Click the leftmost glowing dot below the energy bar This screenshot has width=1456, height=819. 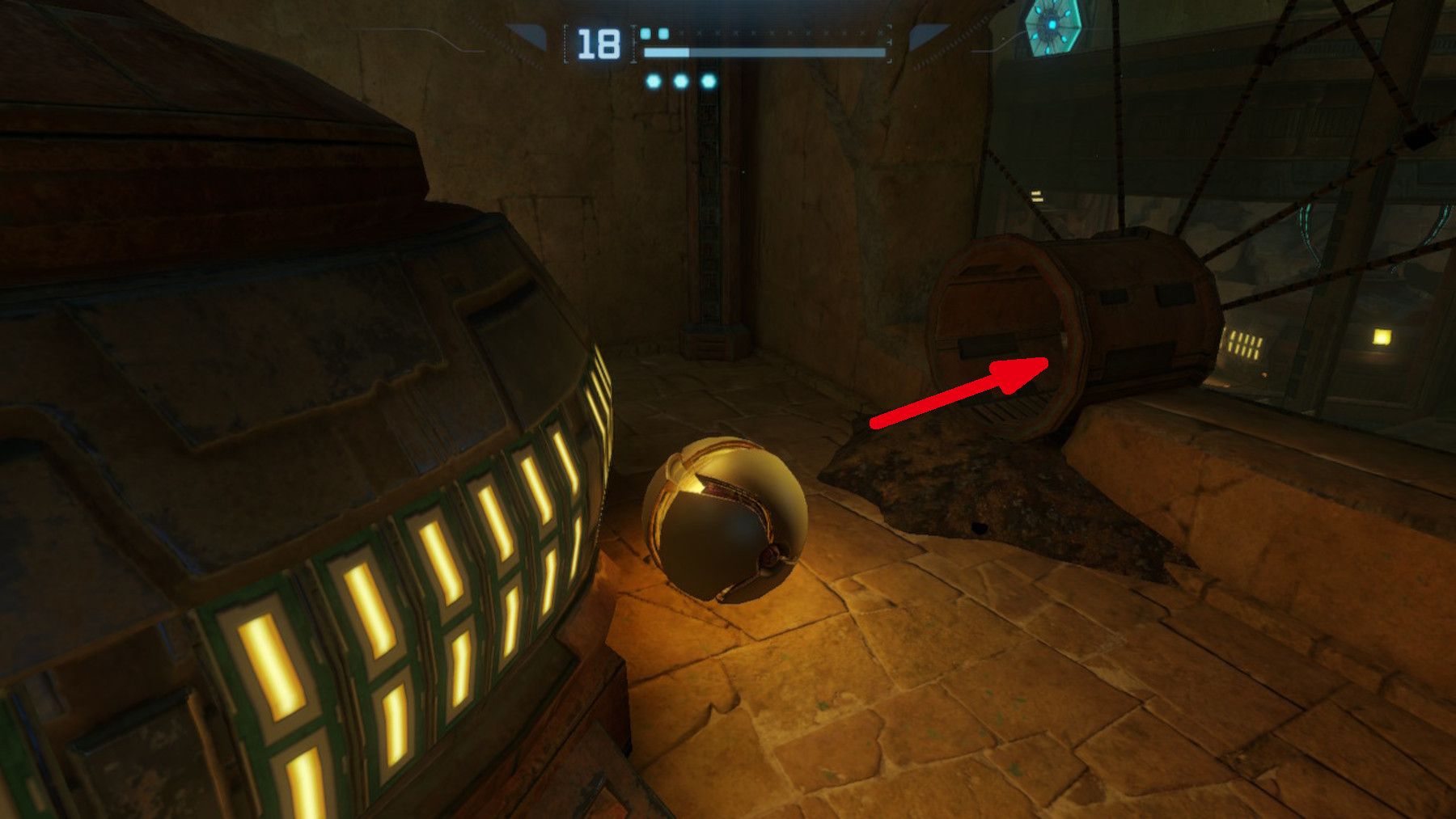point(652,82)
